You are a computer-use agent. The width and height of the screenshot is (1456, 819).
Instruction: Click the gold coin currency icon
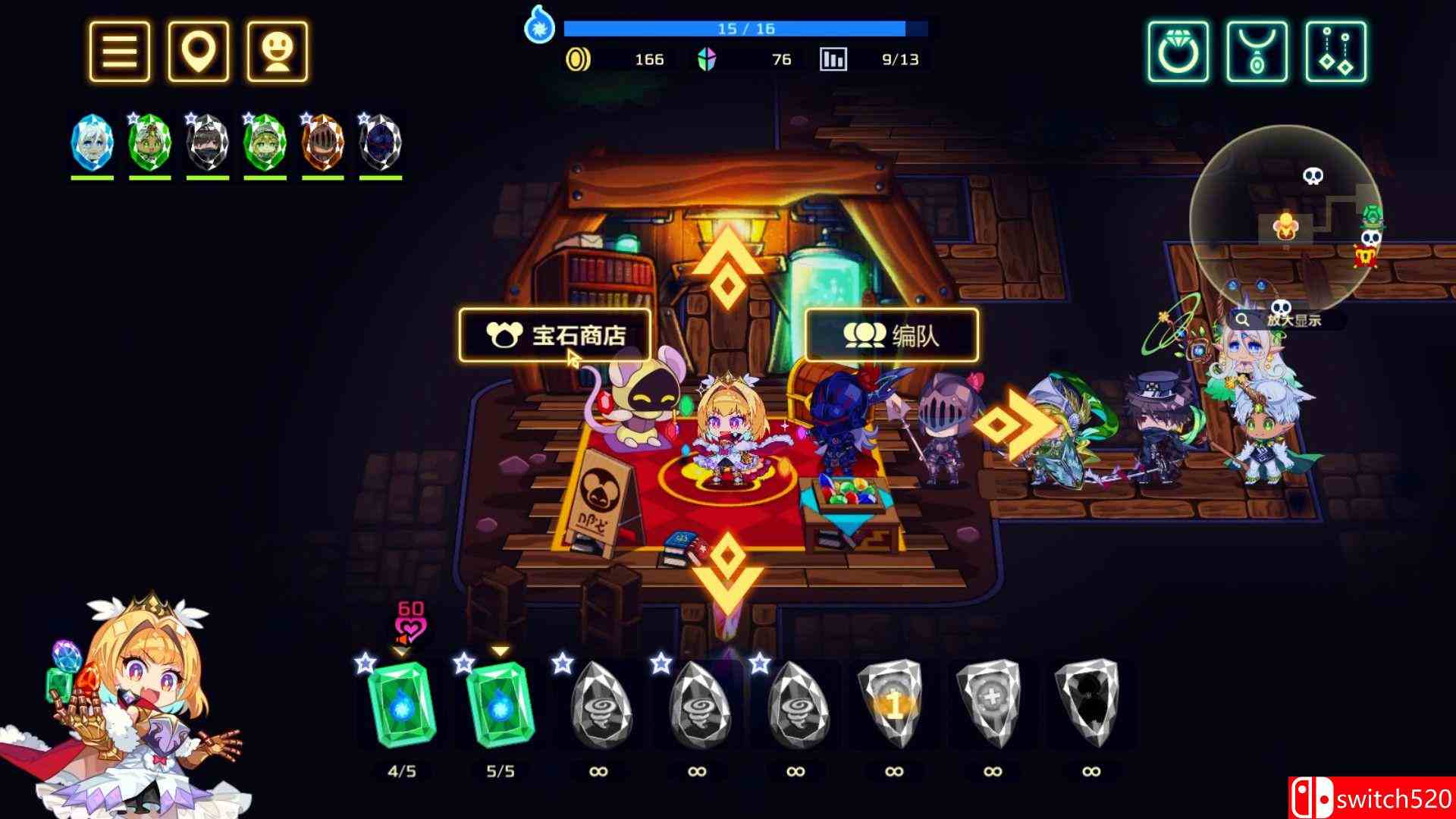[578, 58]
